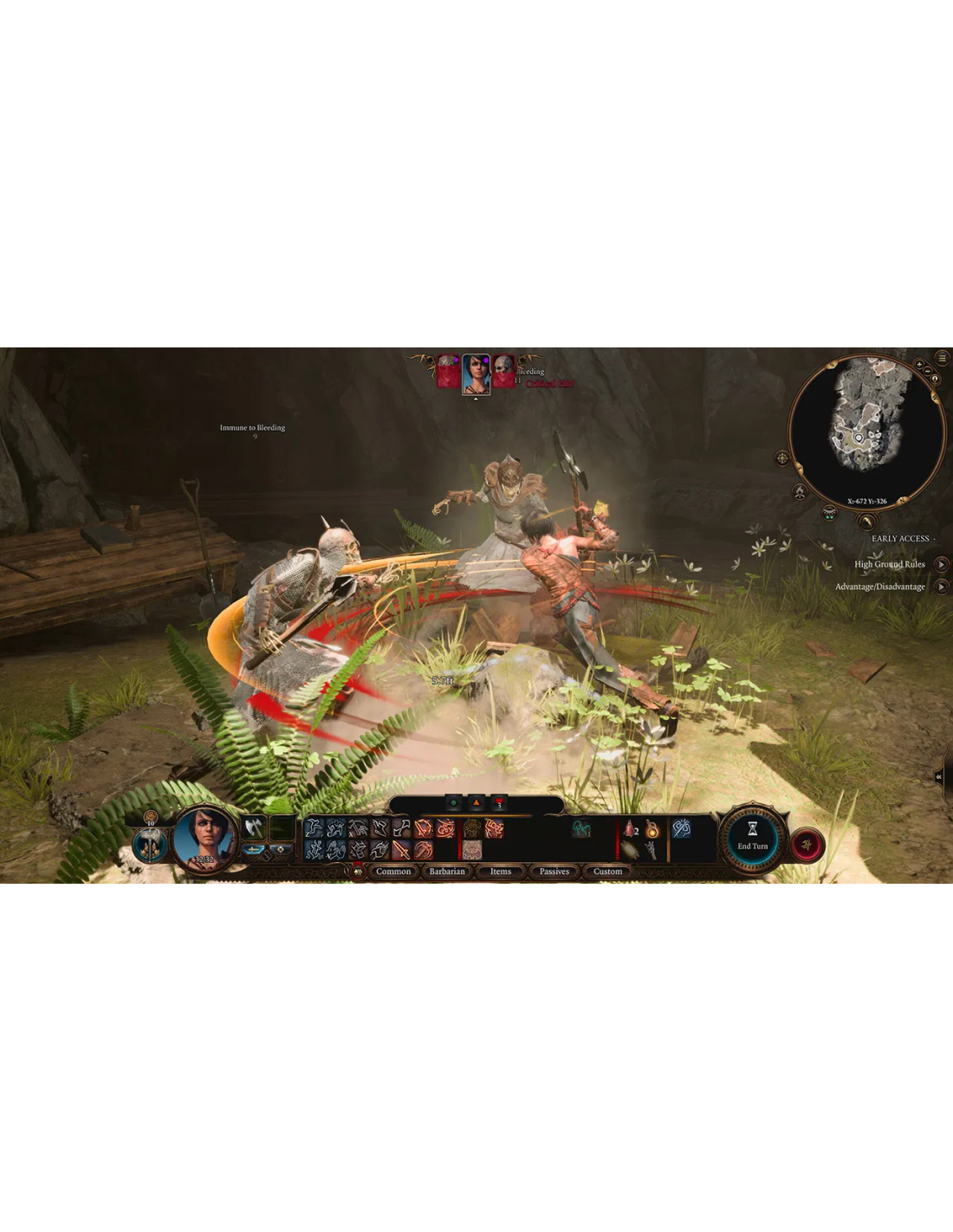Switch to the Common hotbar tab
The image size is (953, 1232).
(x=393, y=872)
